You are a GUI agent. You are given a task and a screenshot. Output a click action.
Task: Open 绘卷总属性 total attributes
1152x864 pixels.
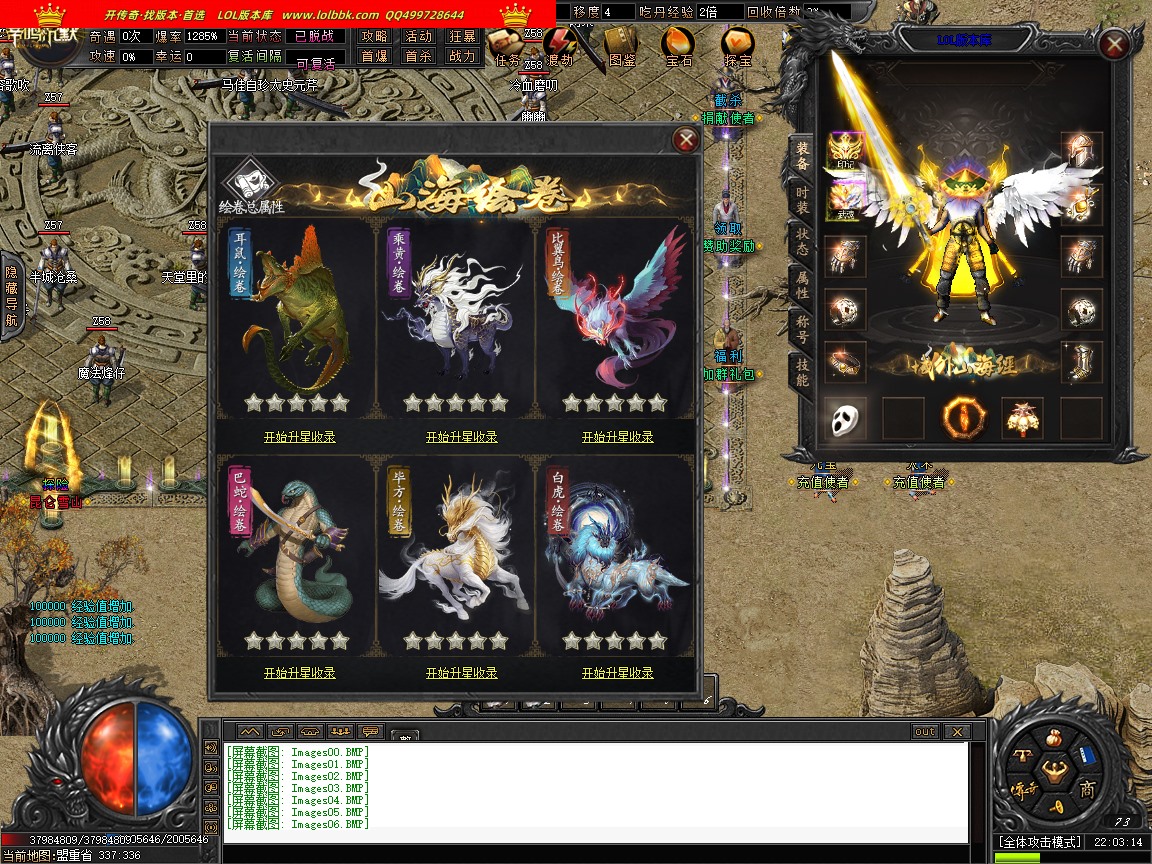tap(251, 188)
